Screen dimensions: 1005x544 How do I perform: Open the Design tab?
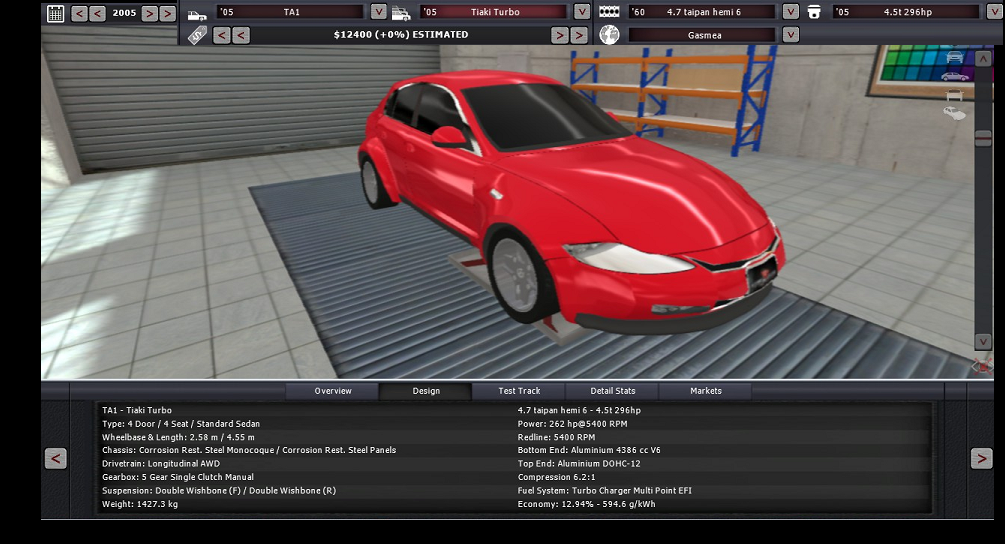[x=426, y=391]
